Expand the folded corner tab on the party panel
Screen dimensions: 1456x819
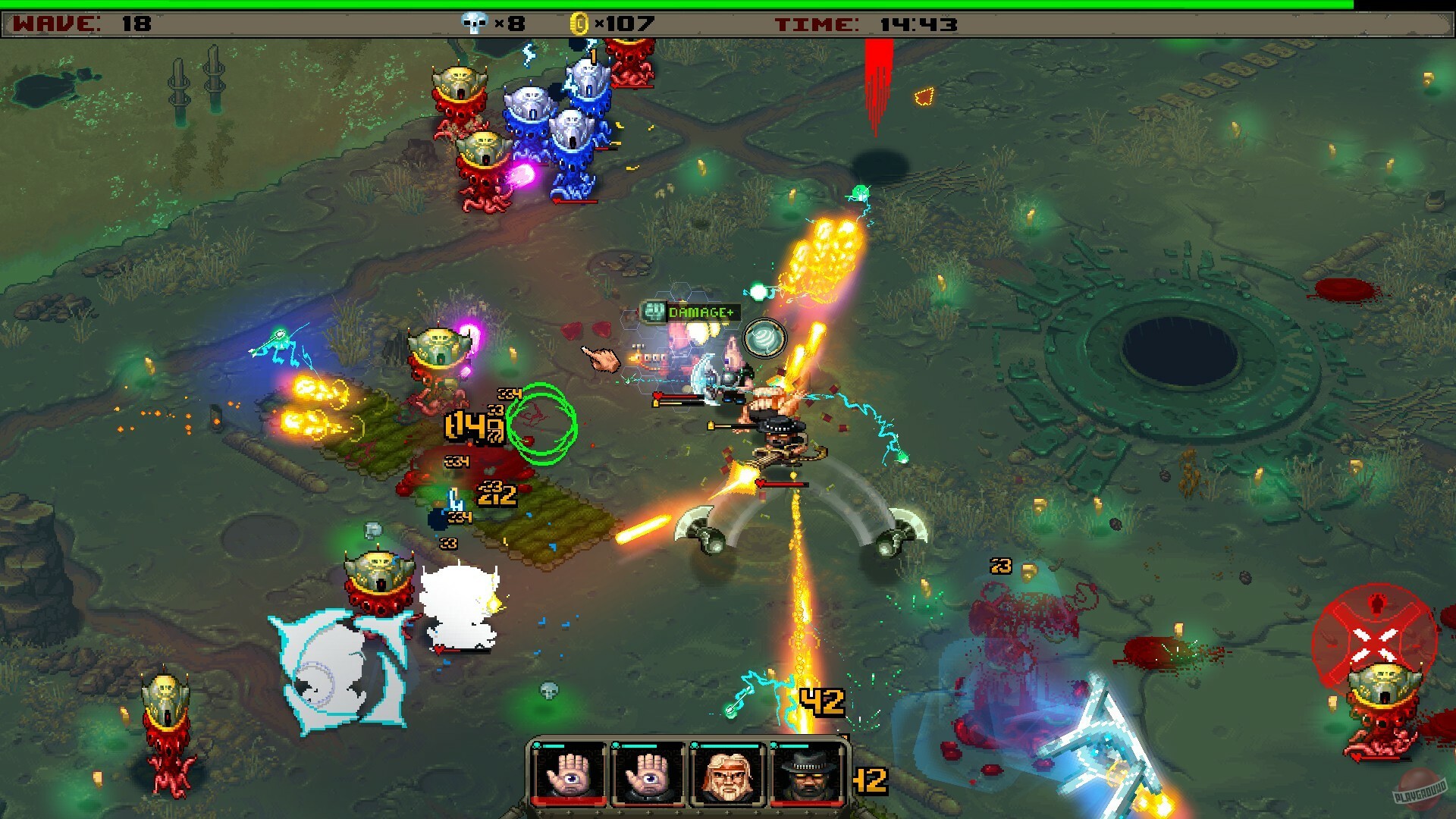[x=844, y=737]
